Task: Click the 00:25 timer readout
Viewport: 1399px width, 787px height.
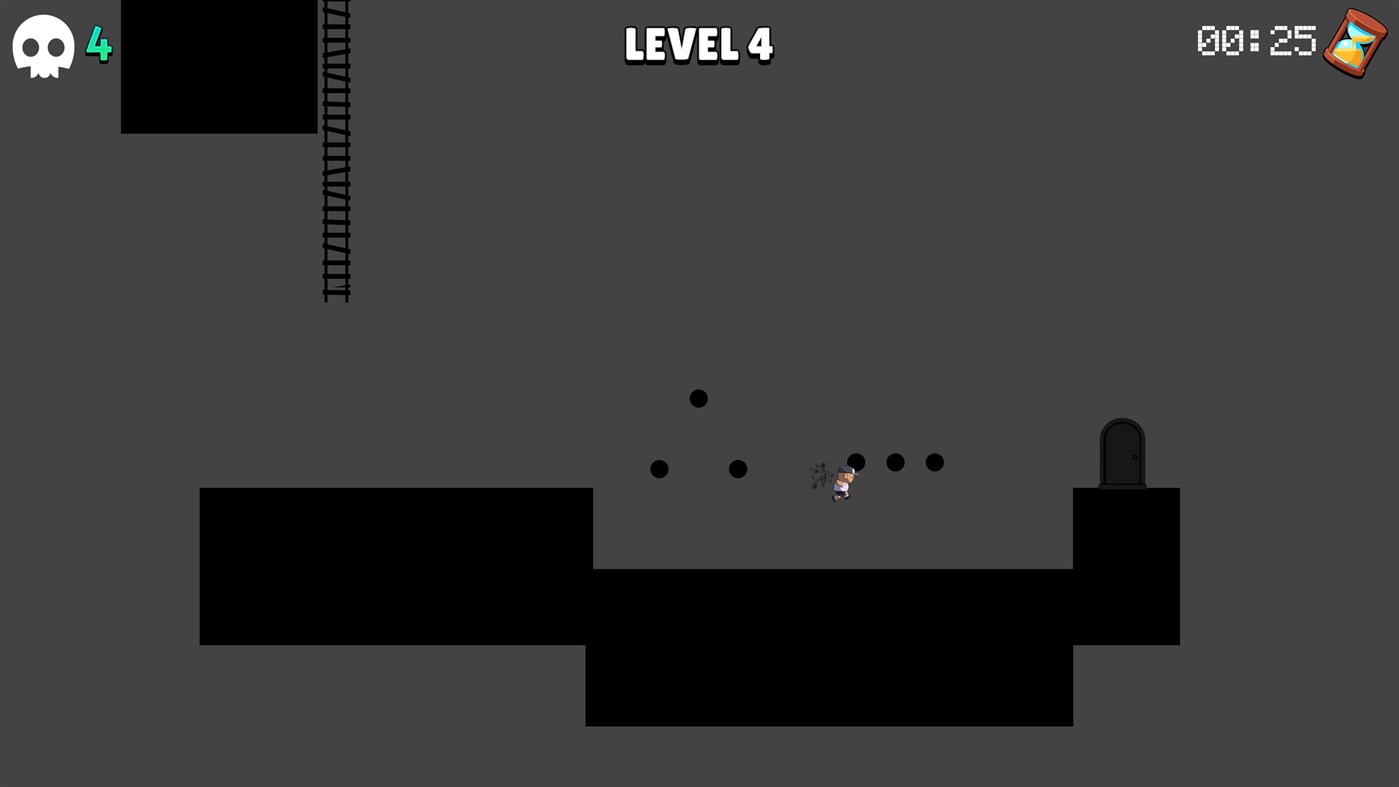Action: click(1256, 42)
